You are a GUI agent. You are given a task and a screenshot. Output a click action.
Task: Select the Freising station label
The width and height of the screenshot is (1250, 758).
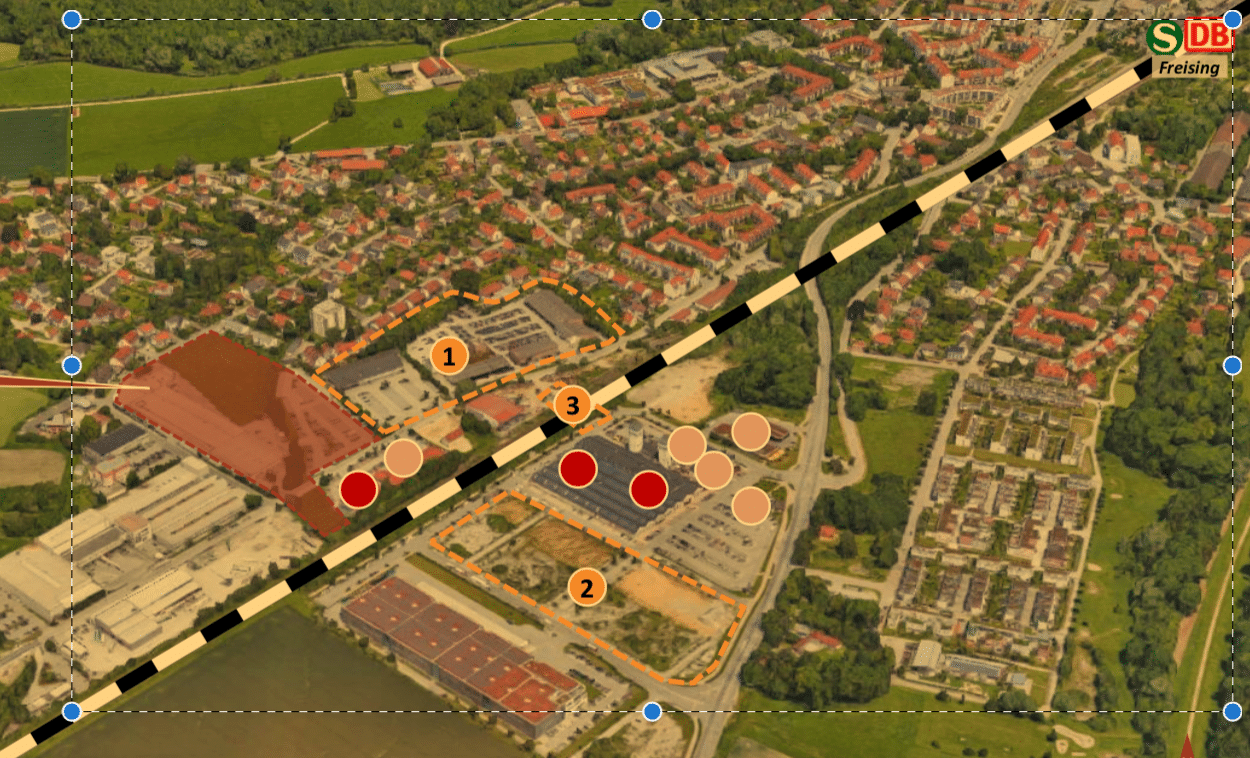(x=1189, y=68)
